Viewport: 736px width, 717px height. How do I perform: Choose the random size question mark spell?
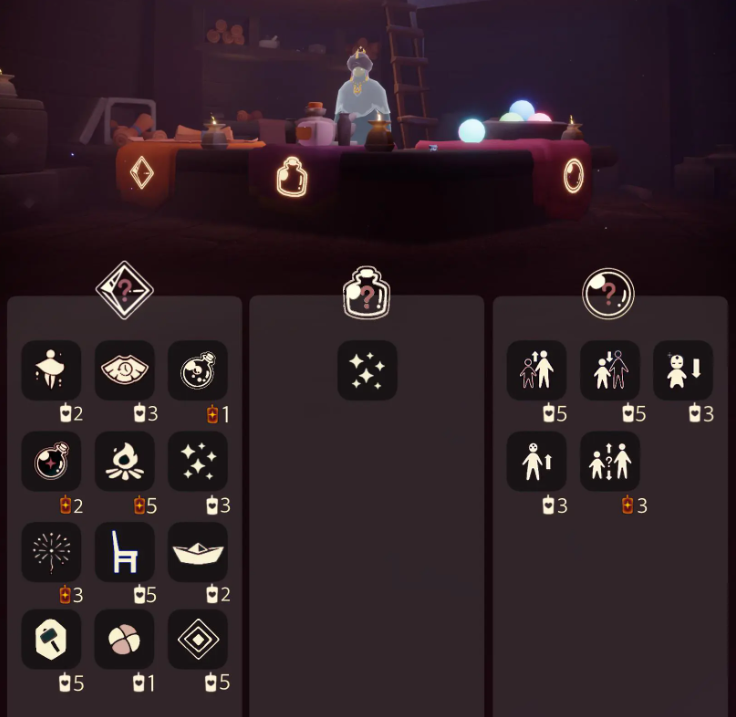(x=610, y=461)
